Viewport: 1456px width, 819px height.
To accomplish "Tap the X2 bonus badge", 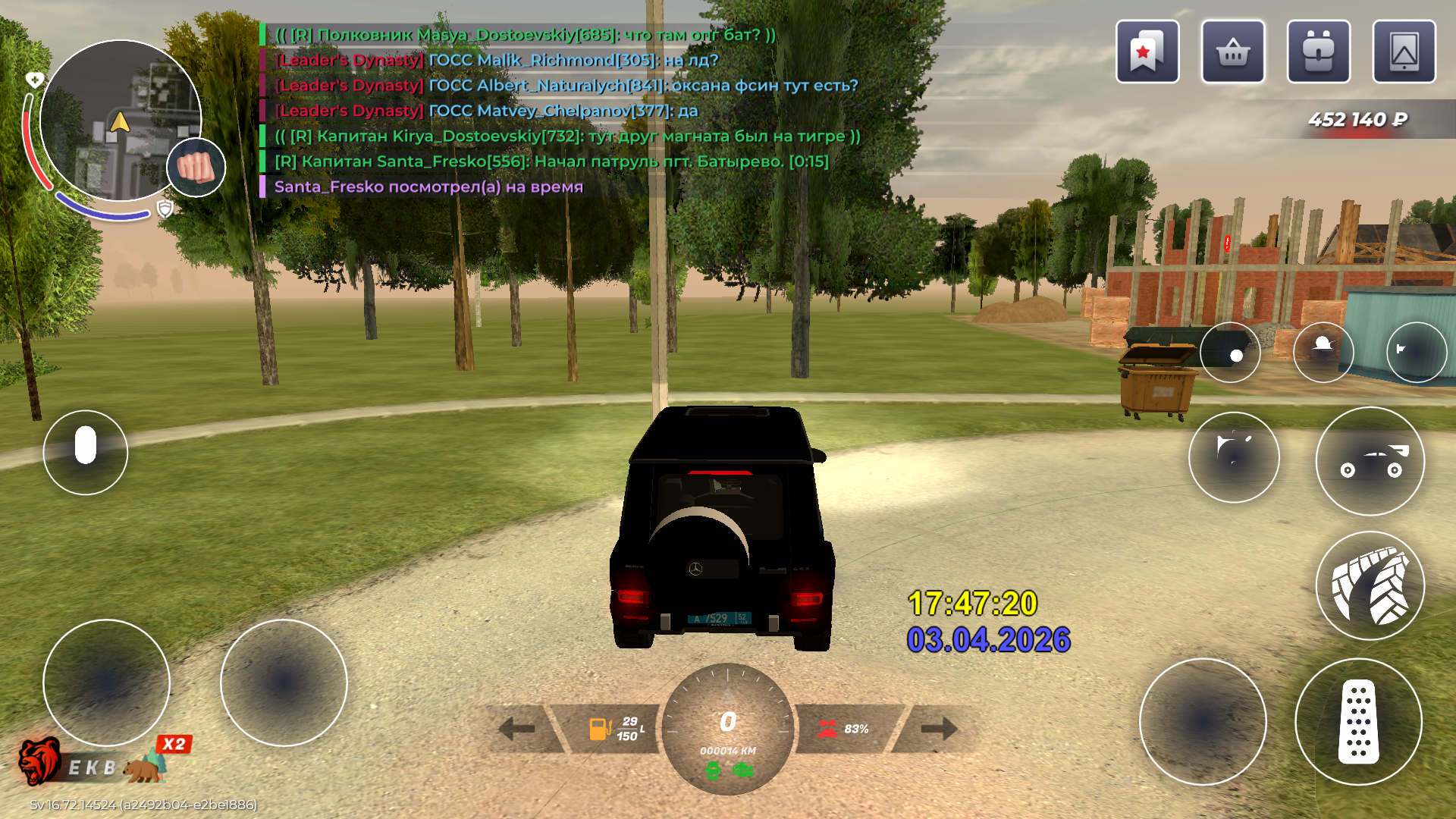I will coord(174,744).
